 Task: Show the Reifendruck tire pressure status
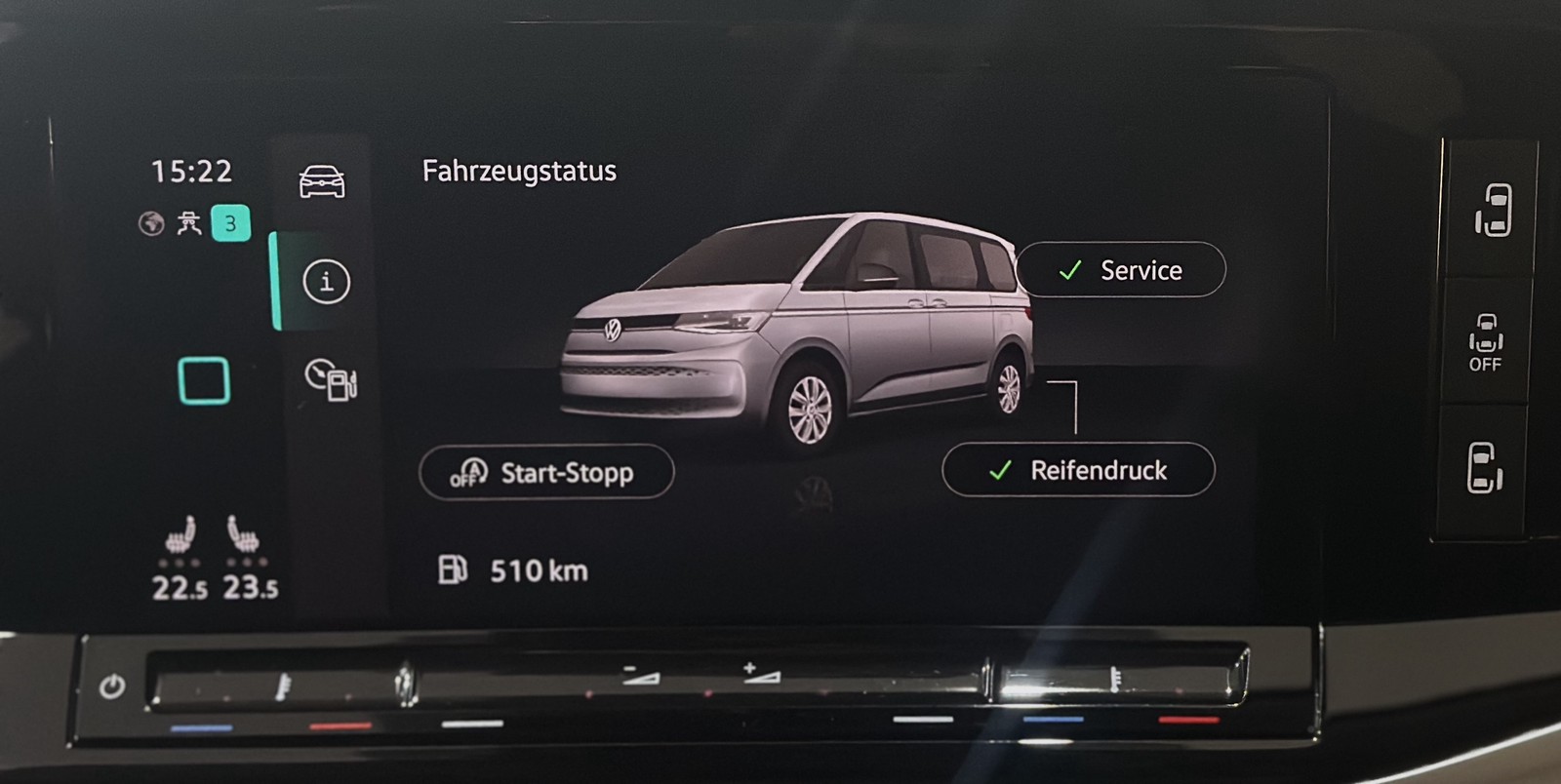1078,470
